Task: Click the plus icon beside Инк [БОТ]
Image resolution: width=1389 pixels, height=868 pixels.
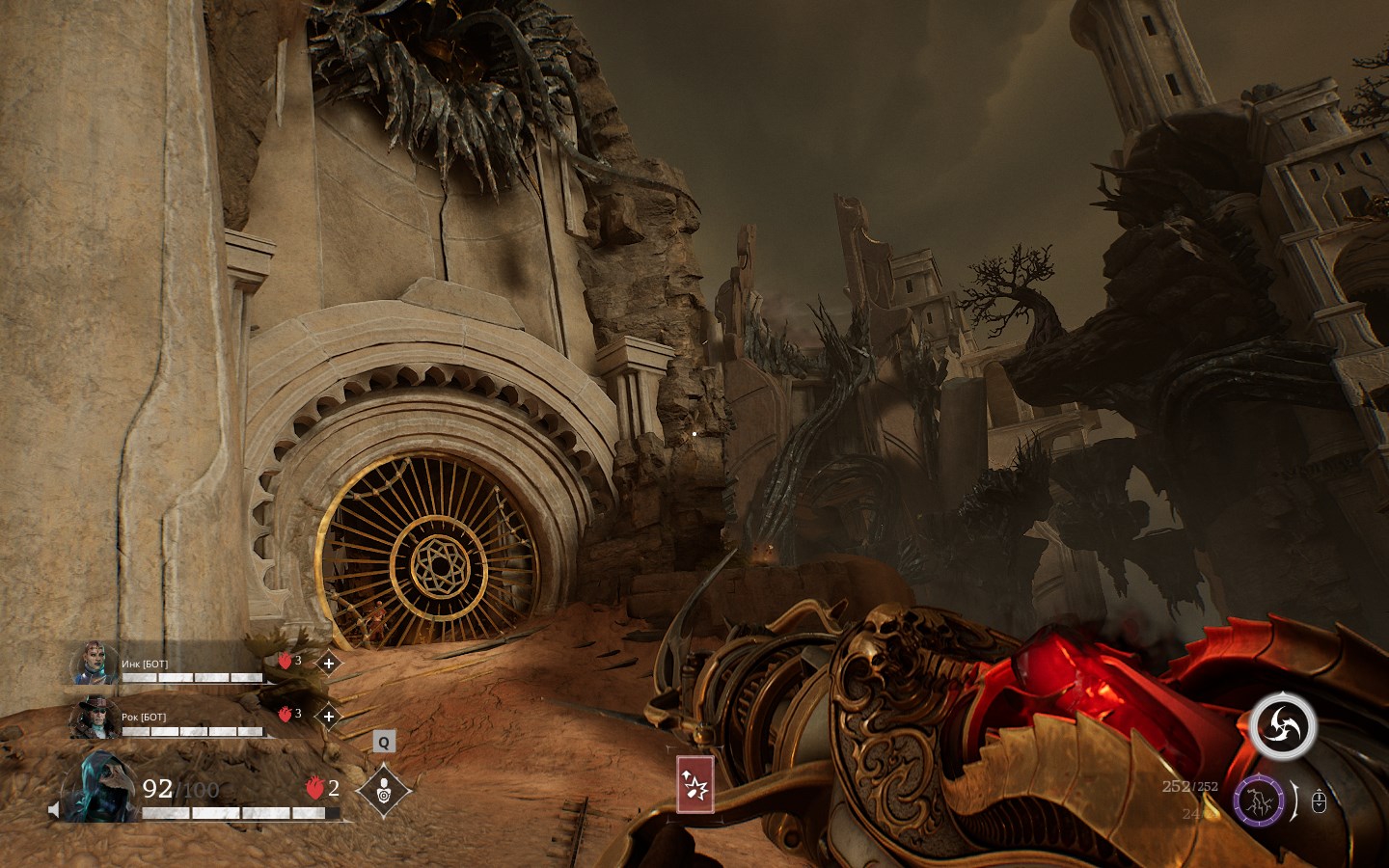Action: point(329,664)
